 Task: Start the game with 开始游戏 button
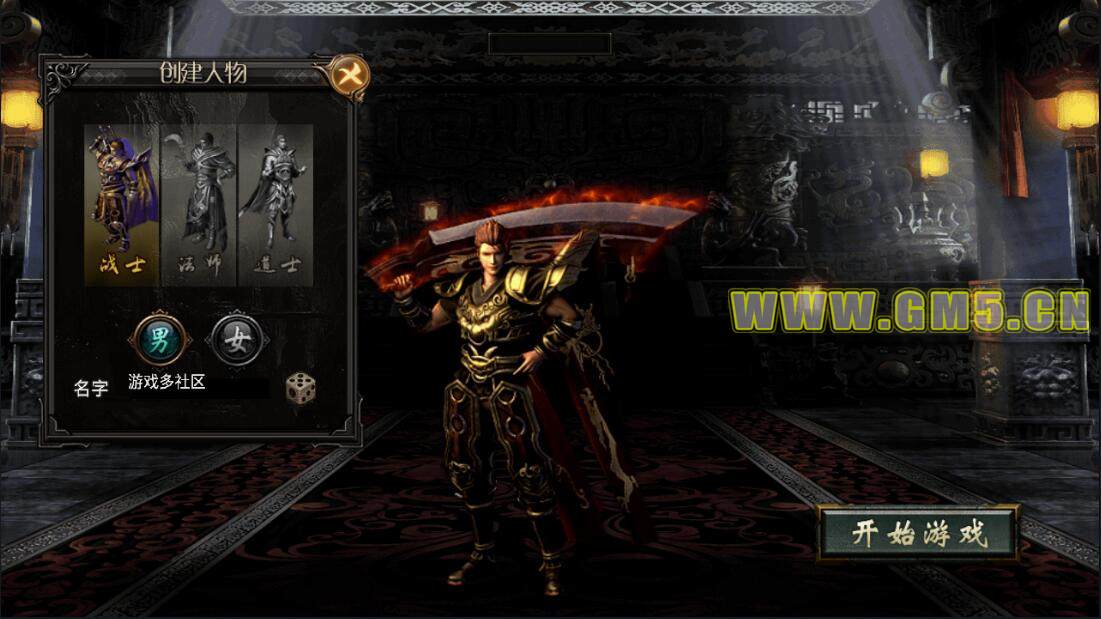(x=919, y=533)
